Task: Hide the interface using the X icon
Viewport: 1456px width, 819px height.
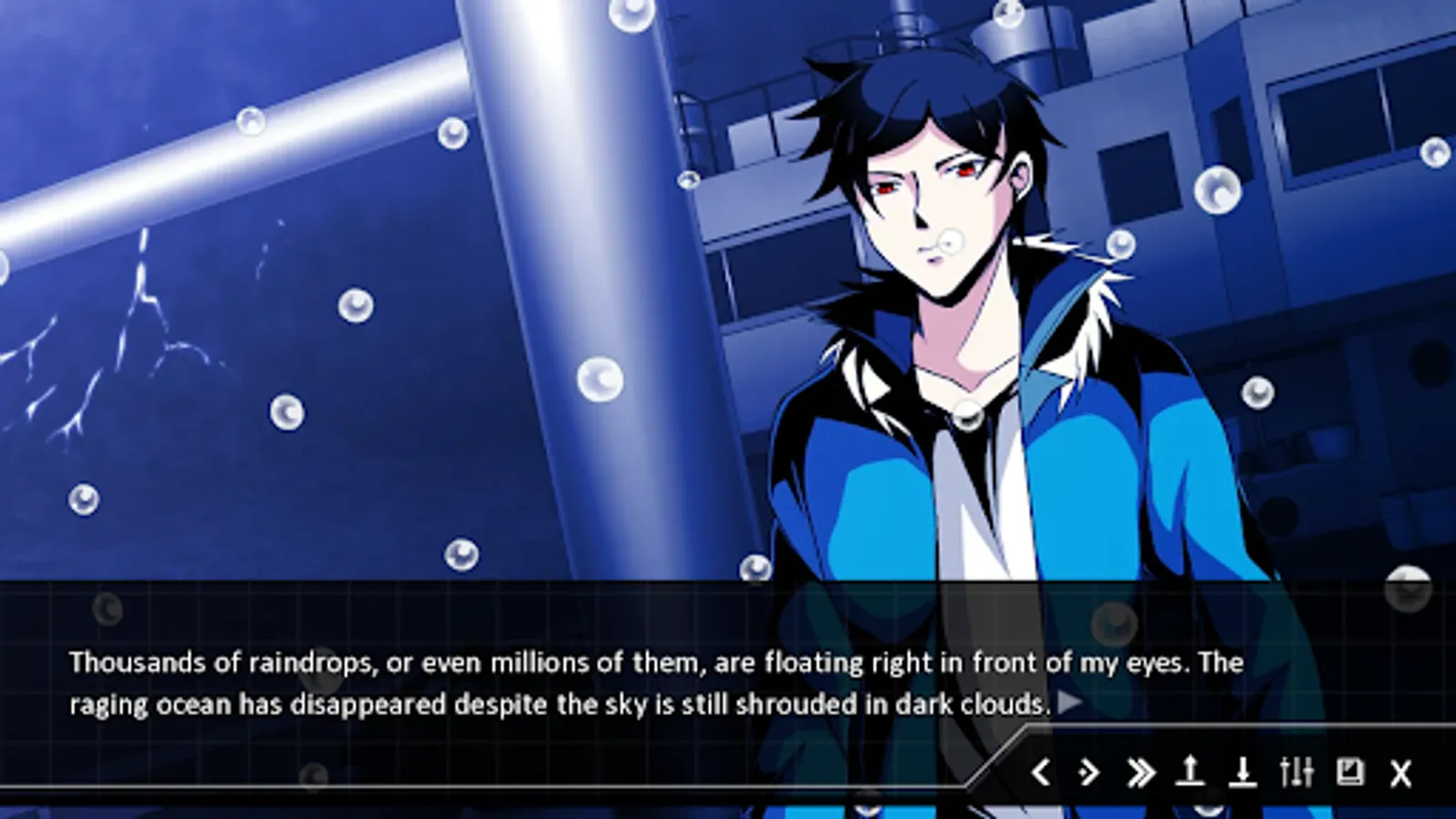Action: tap(1400, 774)
